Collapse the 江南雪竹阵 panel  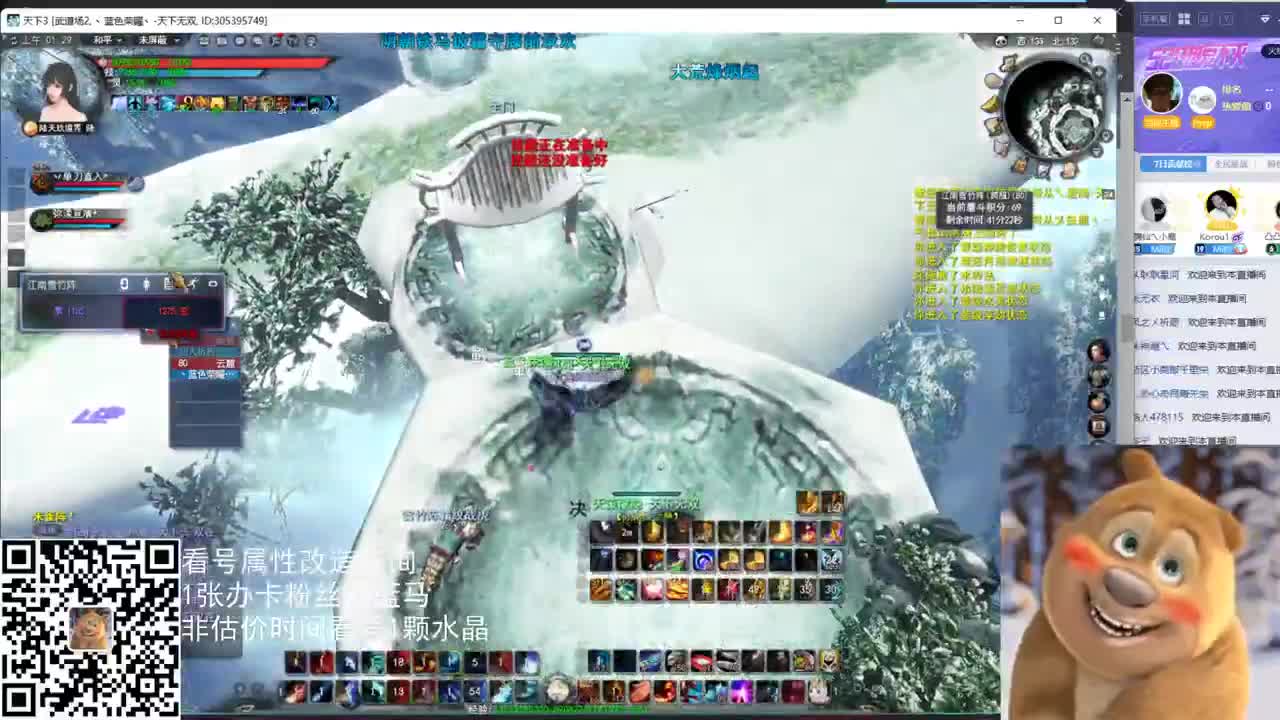pos(213,283)
